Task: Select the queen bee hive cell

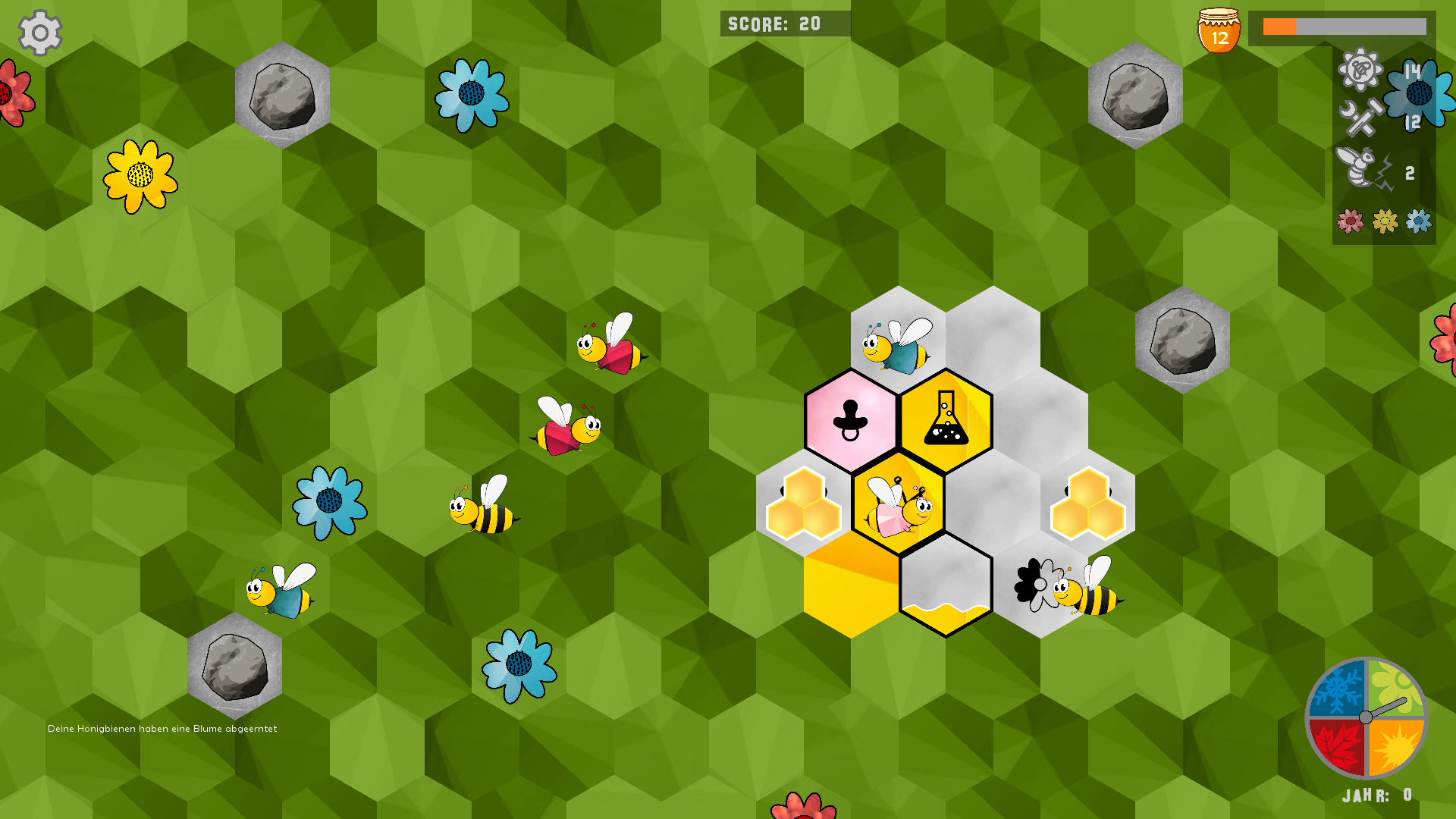Action: click(x=899, y=504)
